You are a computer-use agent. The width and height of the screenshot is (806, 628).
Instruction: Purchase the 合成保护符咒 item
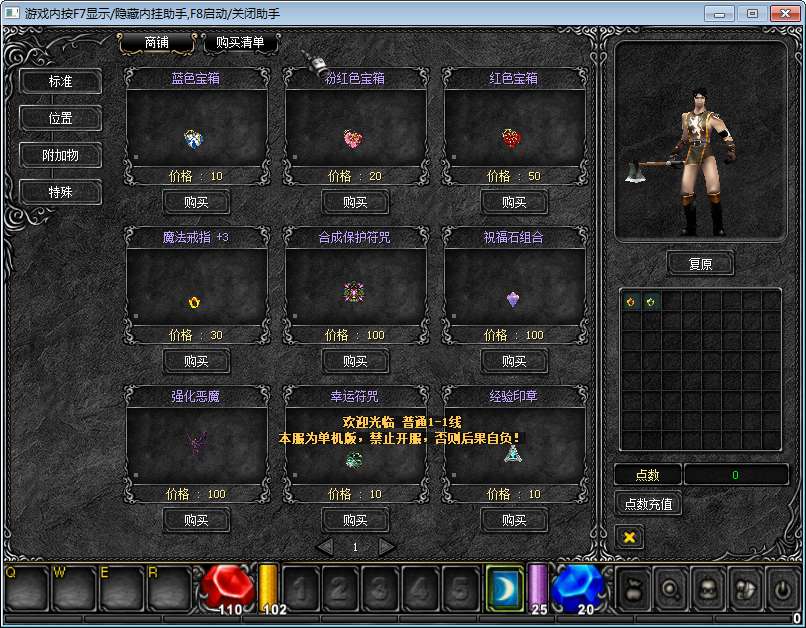[355, 361]
